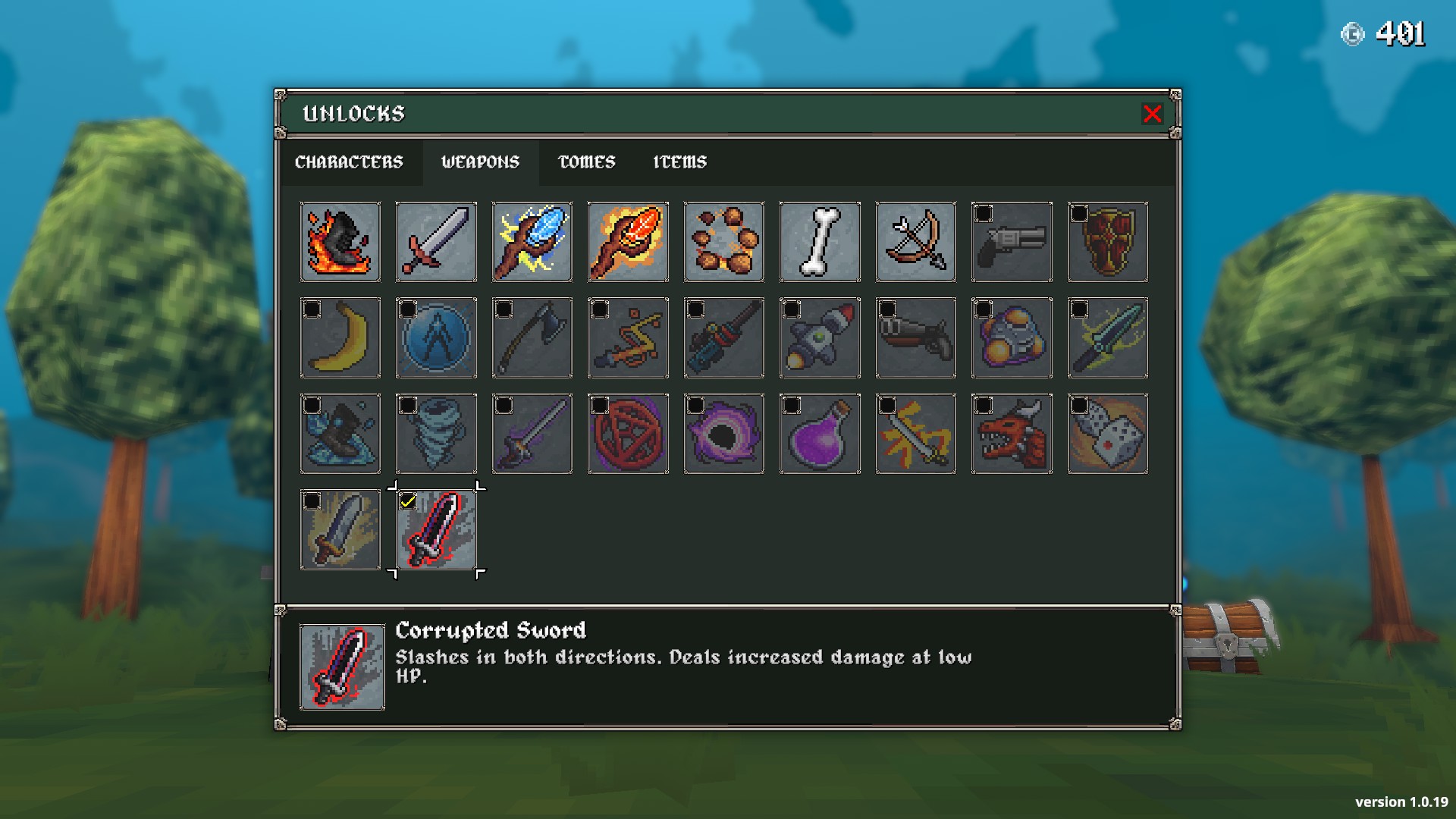
Task: Select the tornado weapon tile
Action: [436, 434]
